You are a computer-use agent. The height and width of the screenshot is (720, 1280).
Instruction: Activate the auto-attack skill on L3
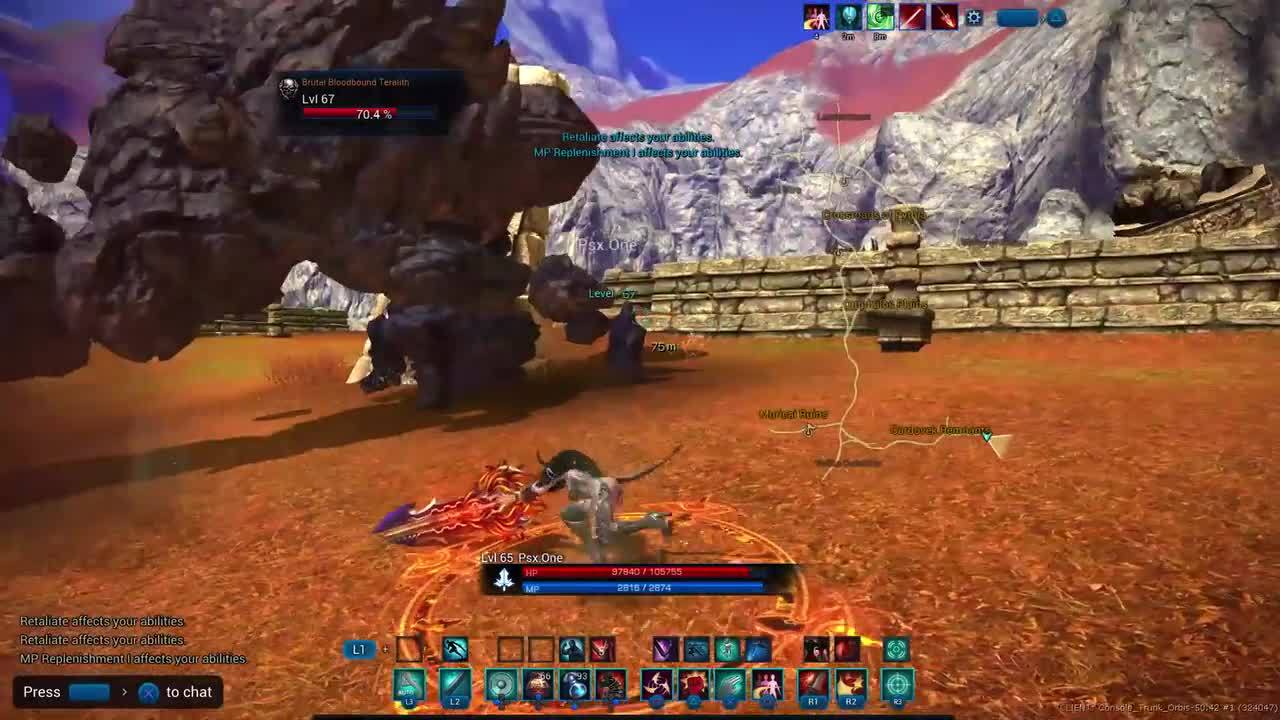(408, 686)
